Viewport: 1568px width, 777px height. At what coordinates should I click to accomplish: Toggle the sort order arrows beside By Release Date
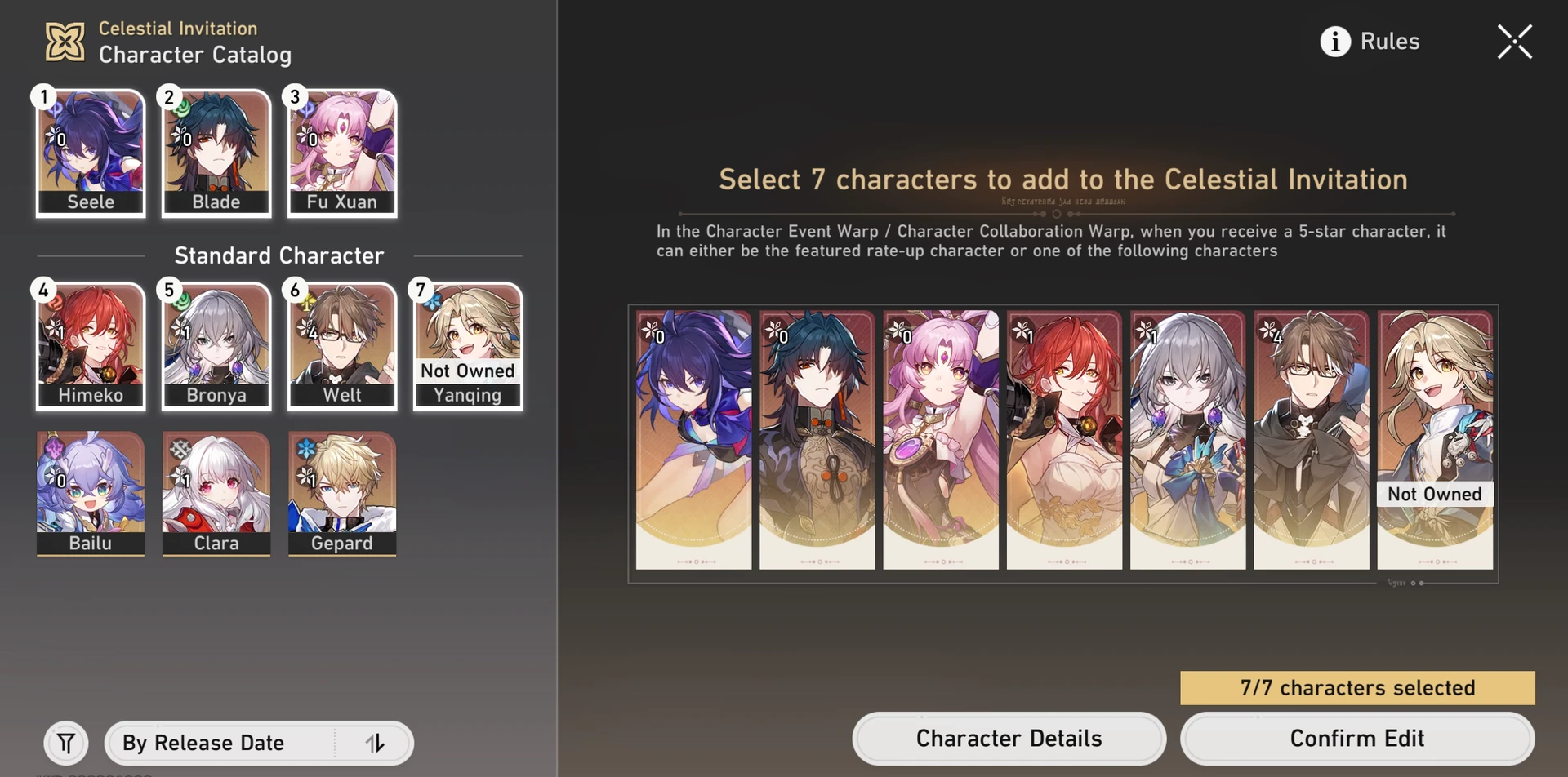(x=376, y=743)
